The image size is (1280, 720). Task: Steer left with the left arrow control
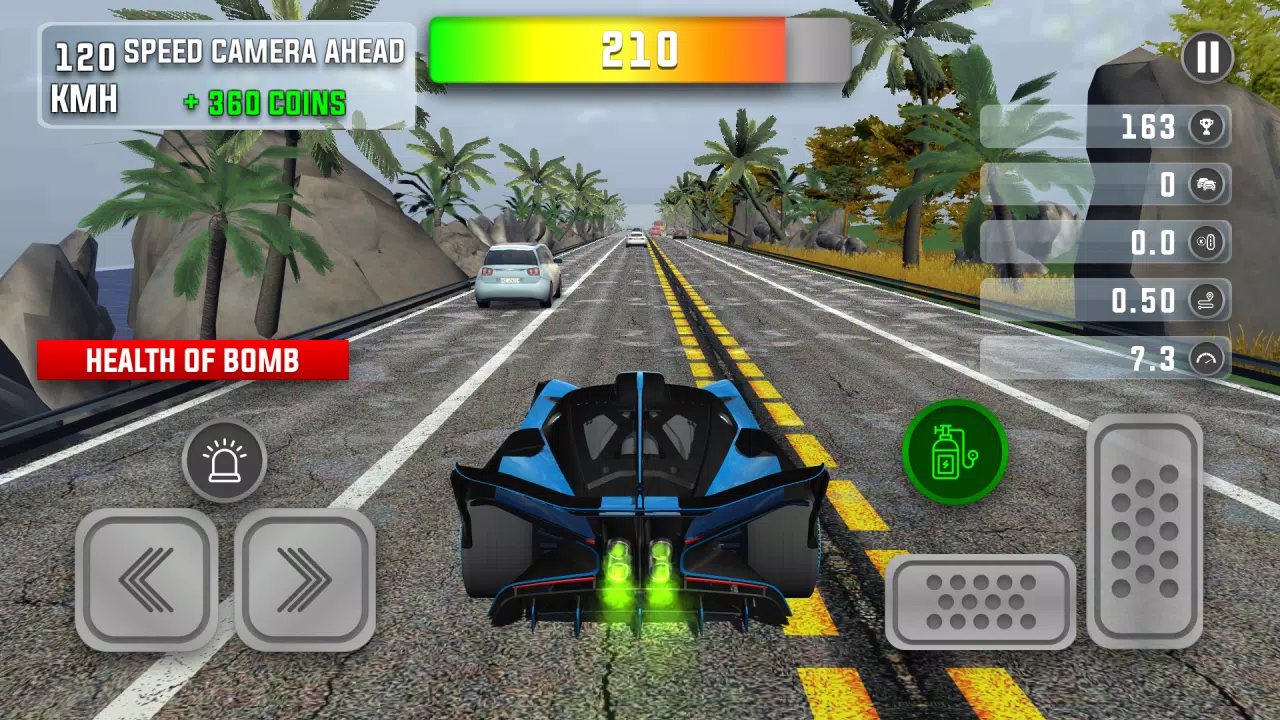145,580
